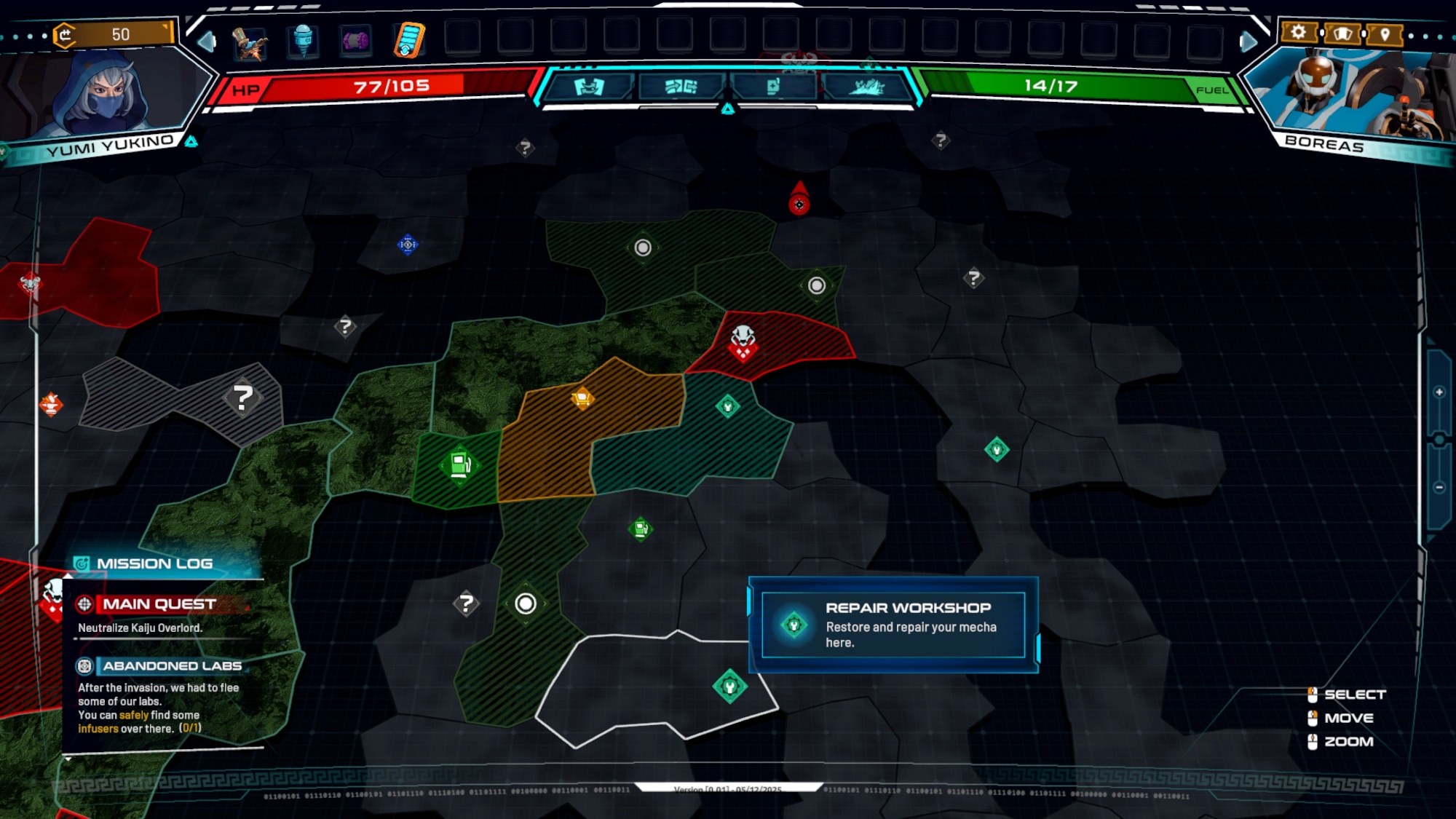This screenshot has height=819, width=1456.
Task: Select the purple coil item slot
Action: (356, 41)
